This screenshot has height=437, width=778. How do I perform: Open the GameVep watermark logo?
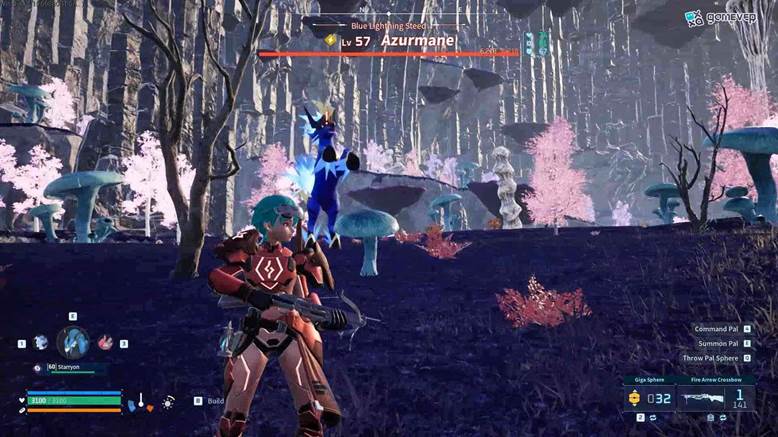719,17
